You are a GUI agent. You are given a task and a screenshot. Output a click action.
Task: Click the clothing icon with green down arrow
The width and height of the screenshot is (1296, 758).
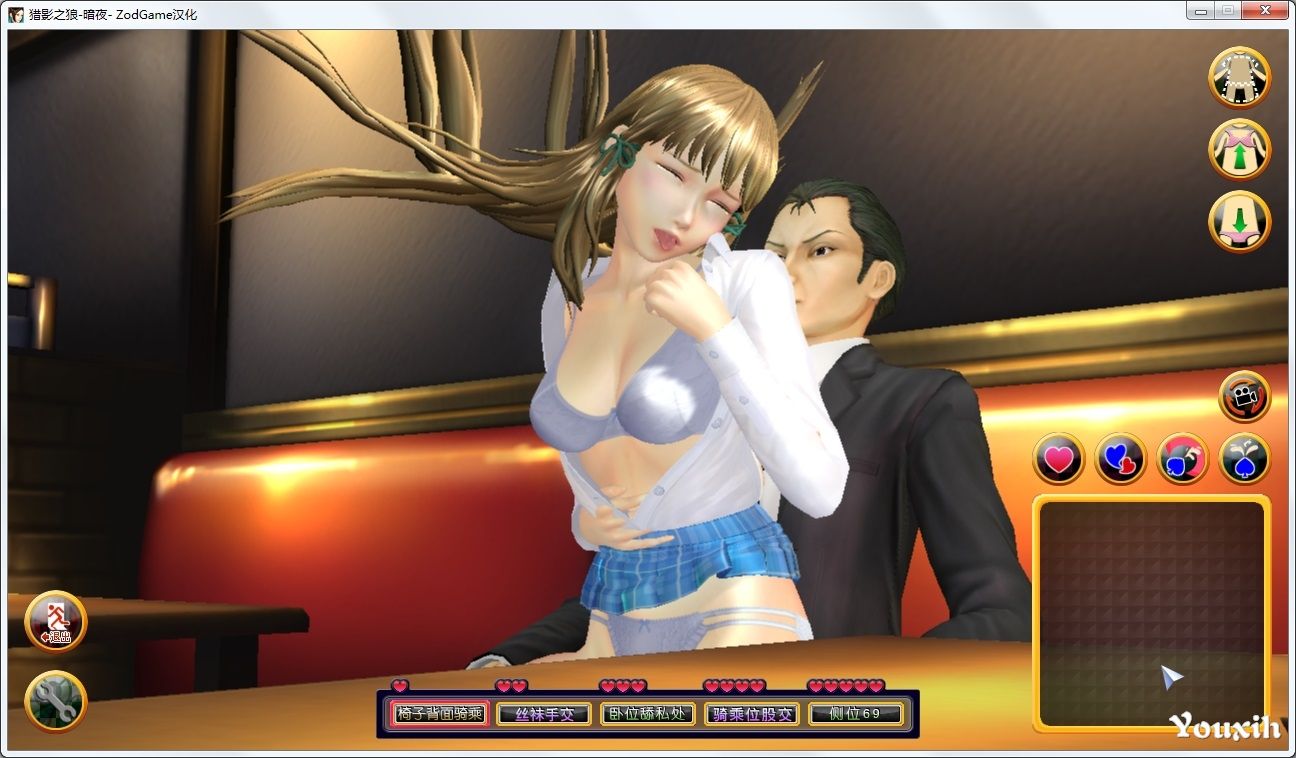(1239, 221)
